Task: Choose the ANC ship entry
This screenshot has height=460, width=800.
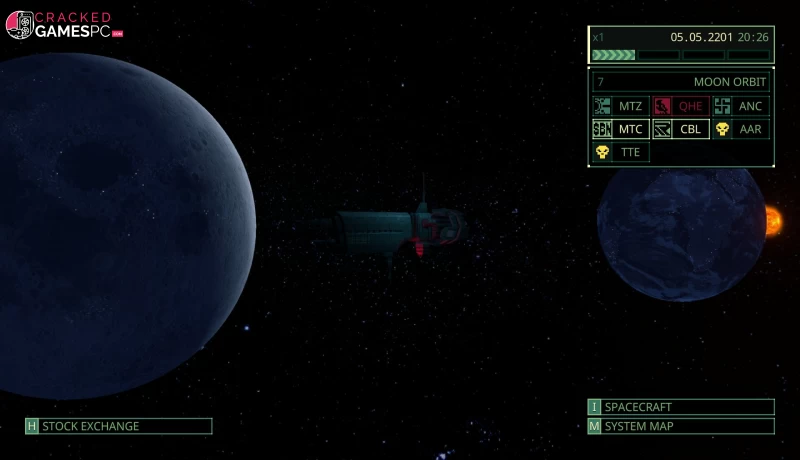Action: (740, 106)
